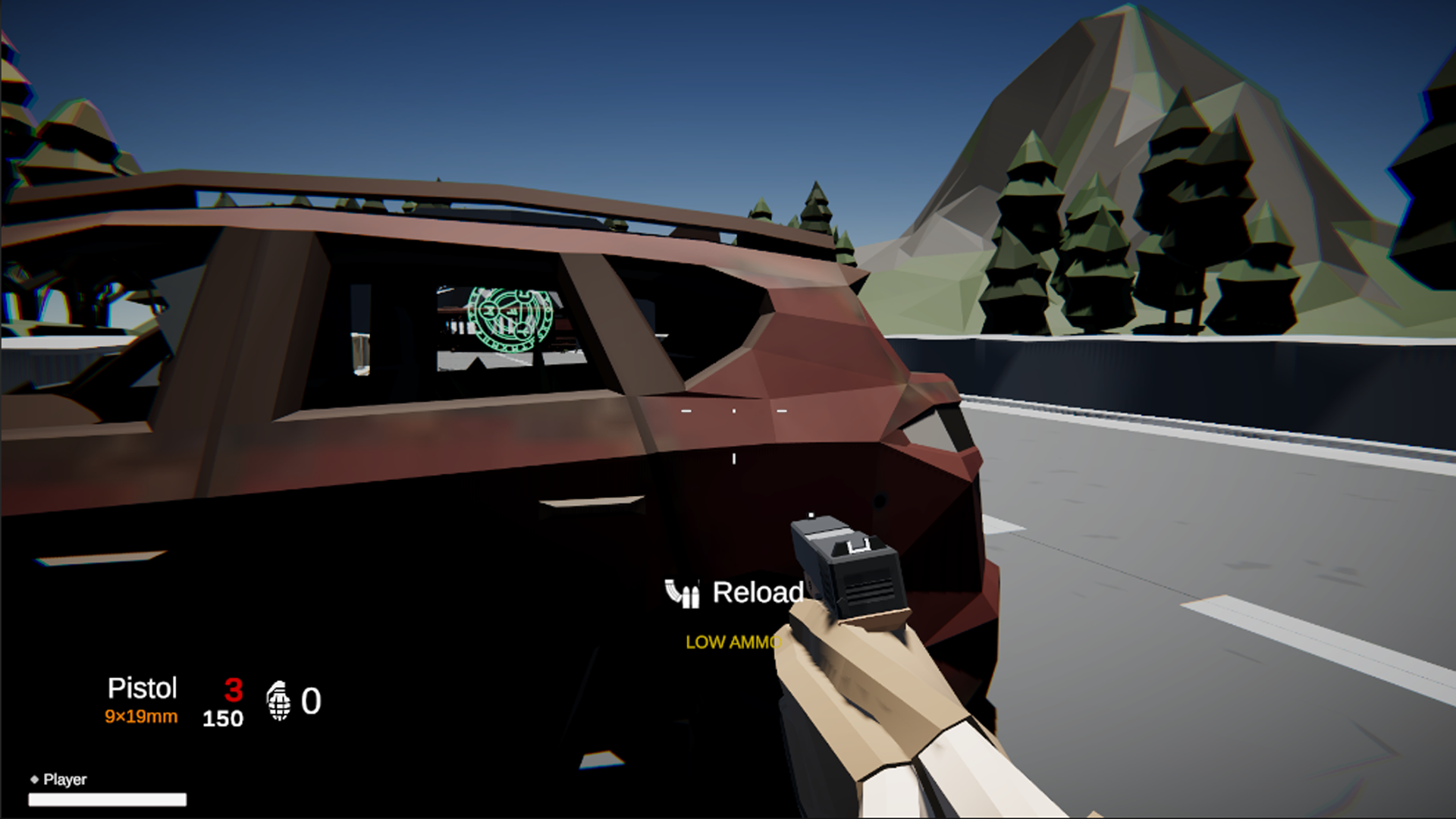Open the ammo details under the Pistol label
1456x819 pixels.
click(142, 715)
